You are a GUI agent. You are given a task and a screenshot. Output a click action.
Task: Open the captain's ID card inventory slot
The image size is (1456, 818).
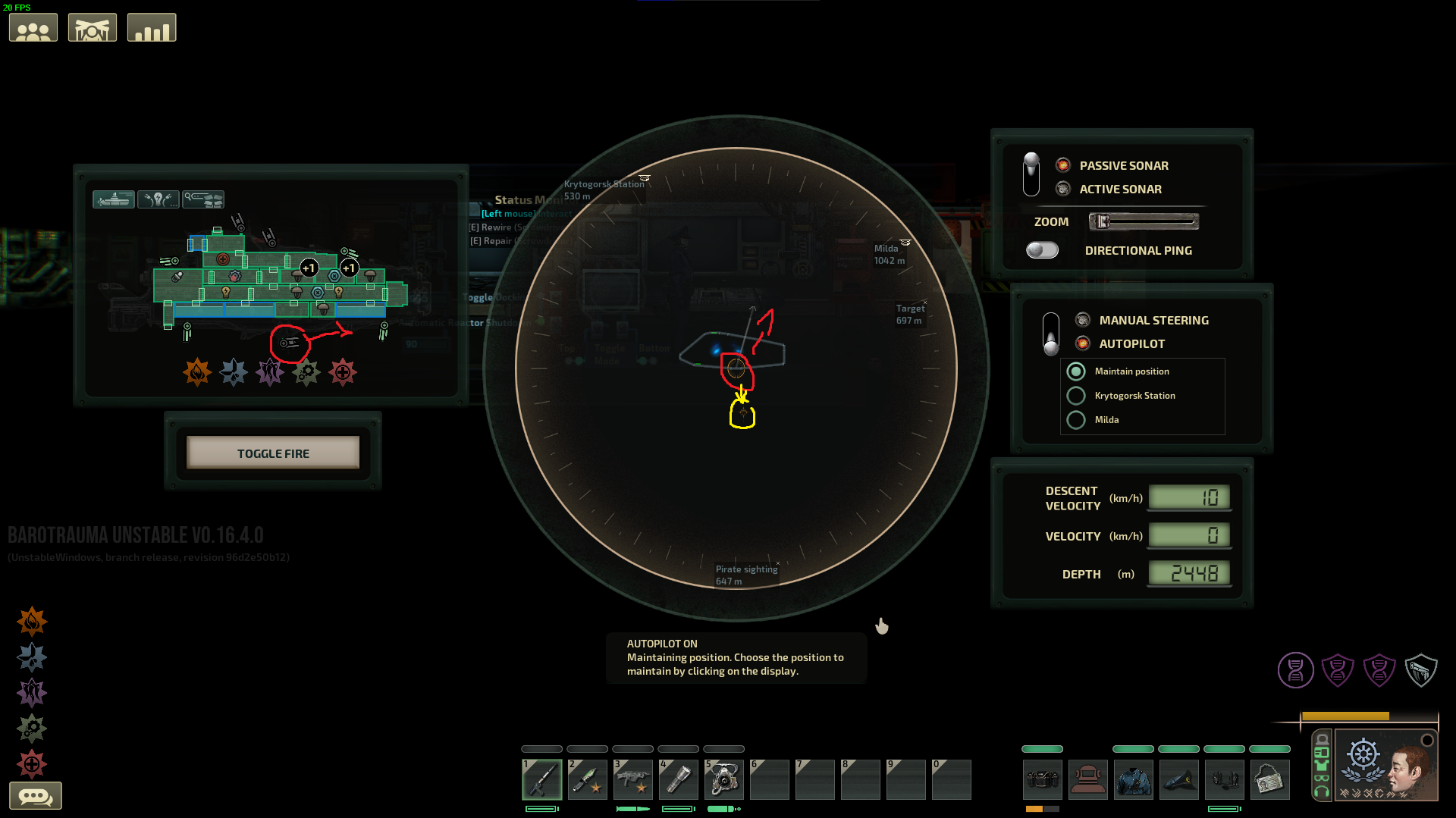(1270, 779)
